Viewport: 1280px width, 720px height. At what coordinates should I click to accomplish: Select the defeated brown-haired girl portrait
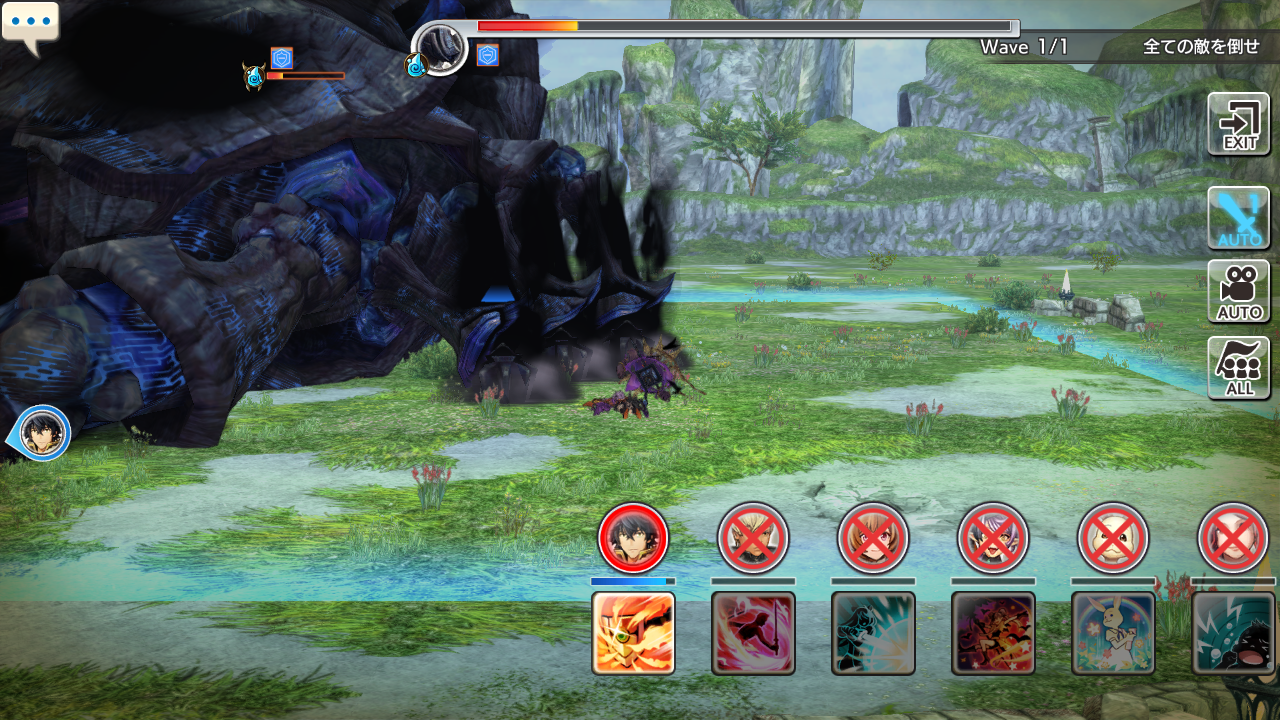click(x=873, y=537)
